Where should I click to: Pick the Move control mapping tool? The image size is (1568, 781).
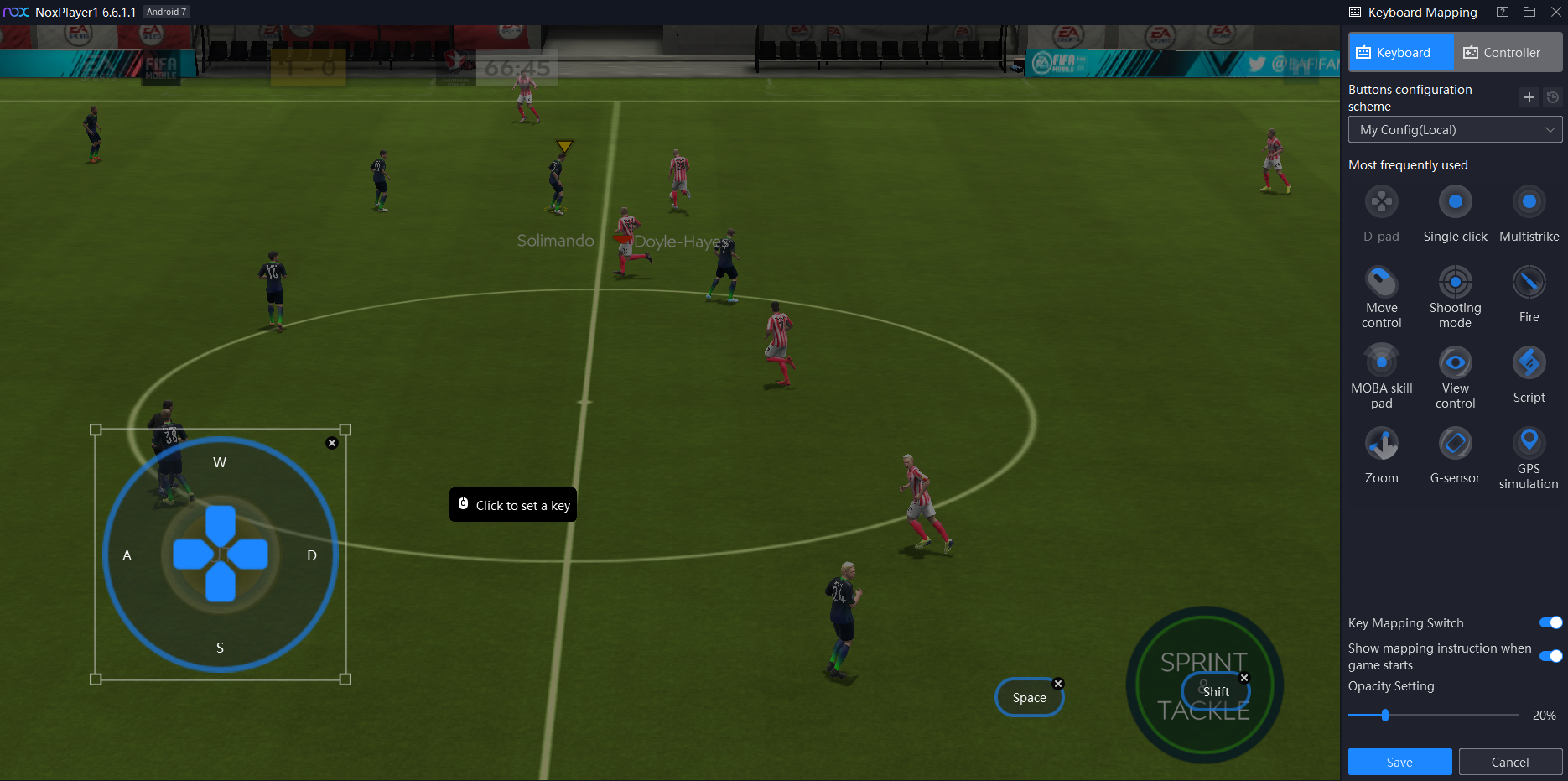(1382, 282)
